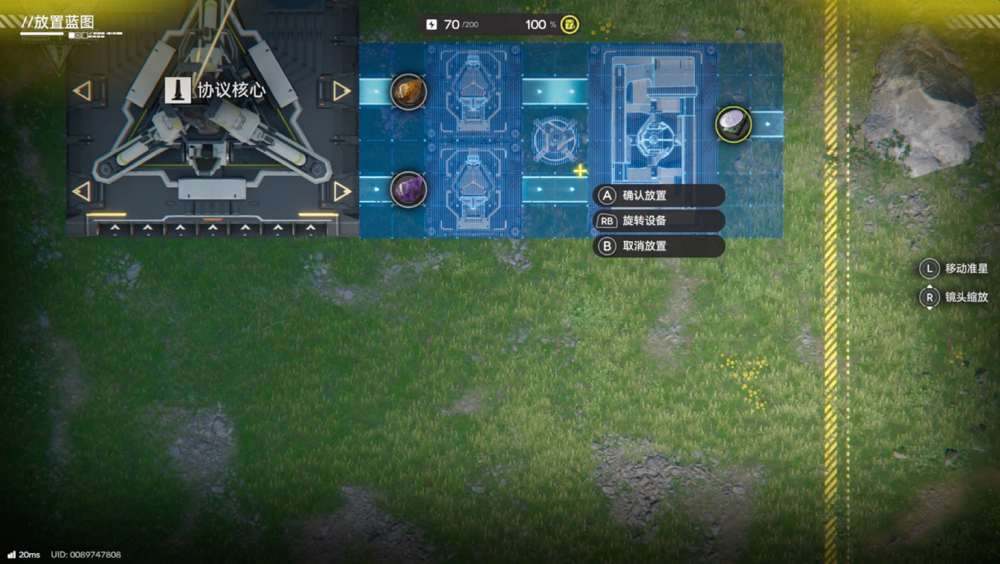Click the white product icon on the output belt
The width and height of the screenshot is (1000, 564).
pos(733,124)
